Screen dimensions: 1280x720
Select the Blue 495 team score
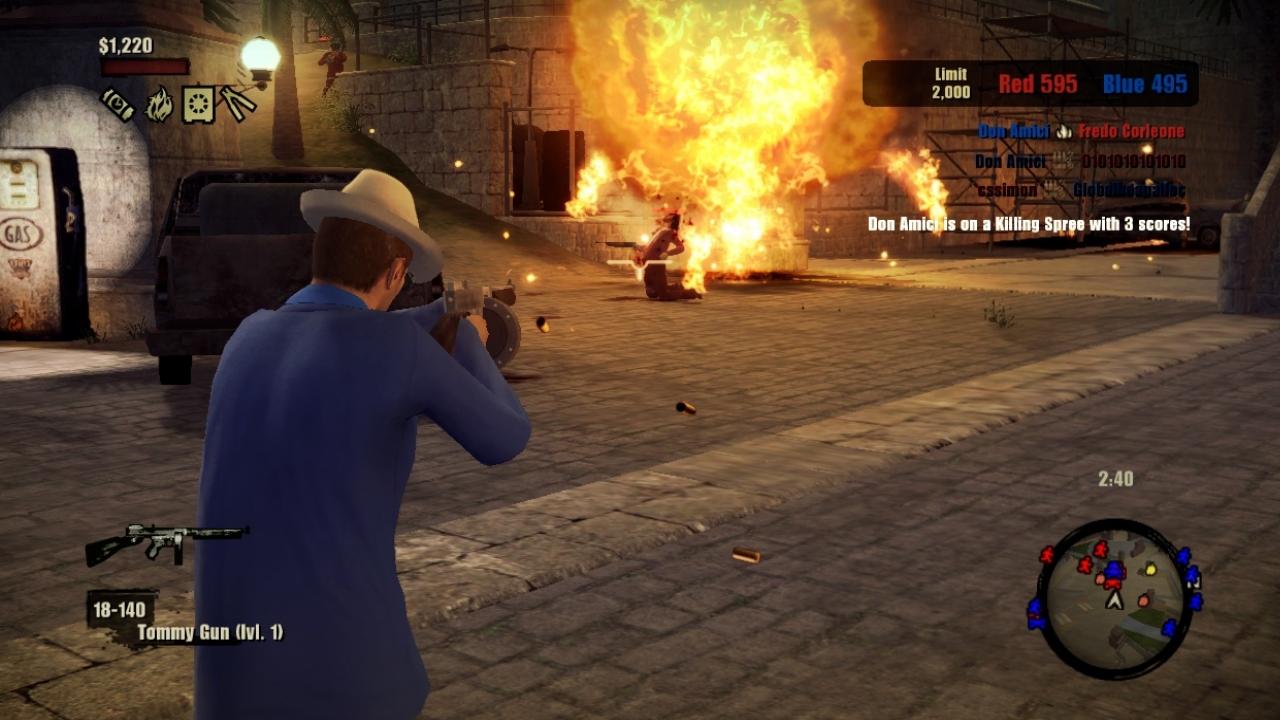point(1144,84)
